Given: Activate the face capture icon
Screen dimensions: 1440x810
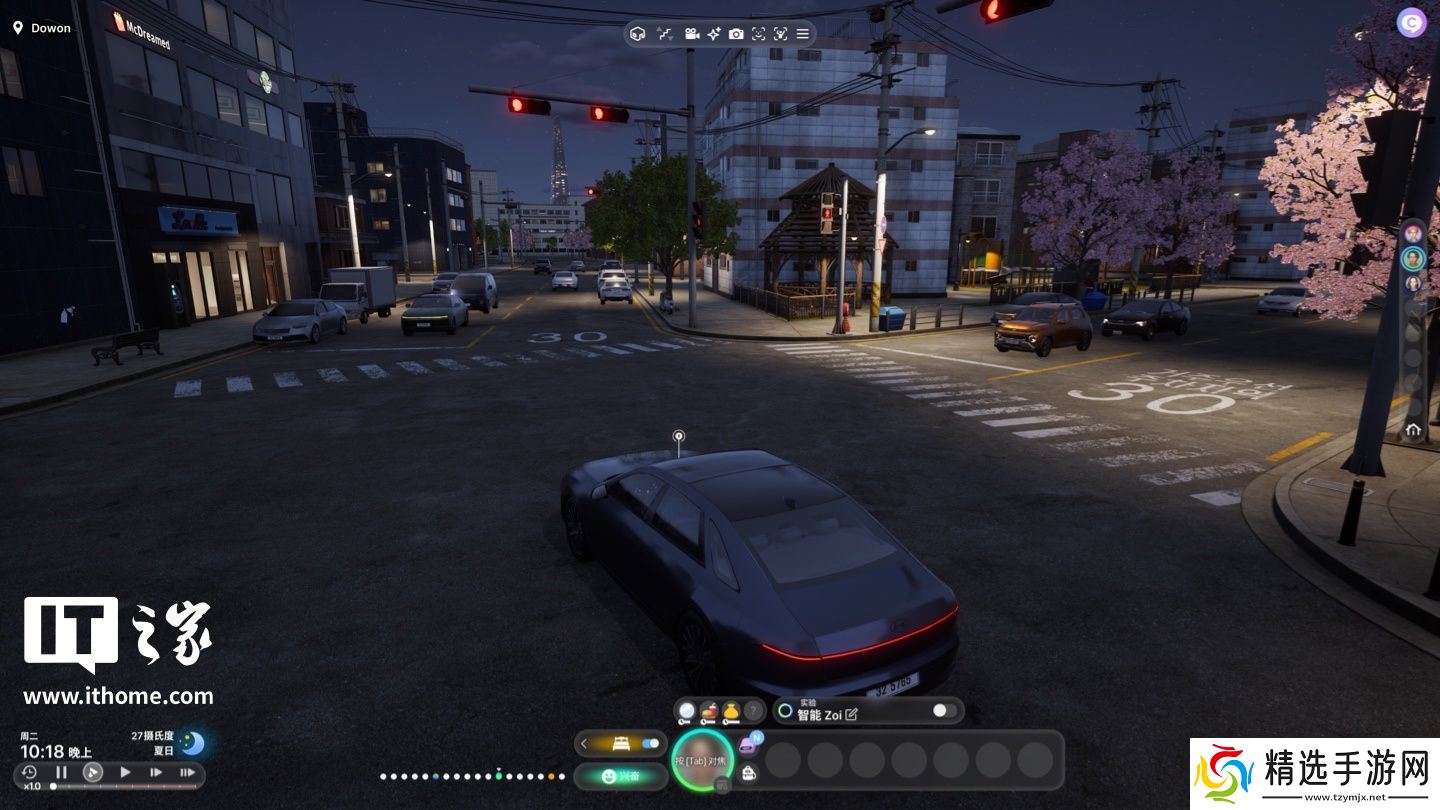Looking at the screenshot, I should [x=759, y=34].
